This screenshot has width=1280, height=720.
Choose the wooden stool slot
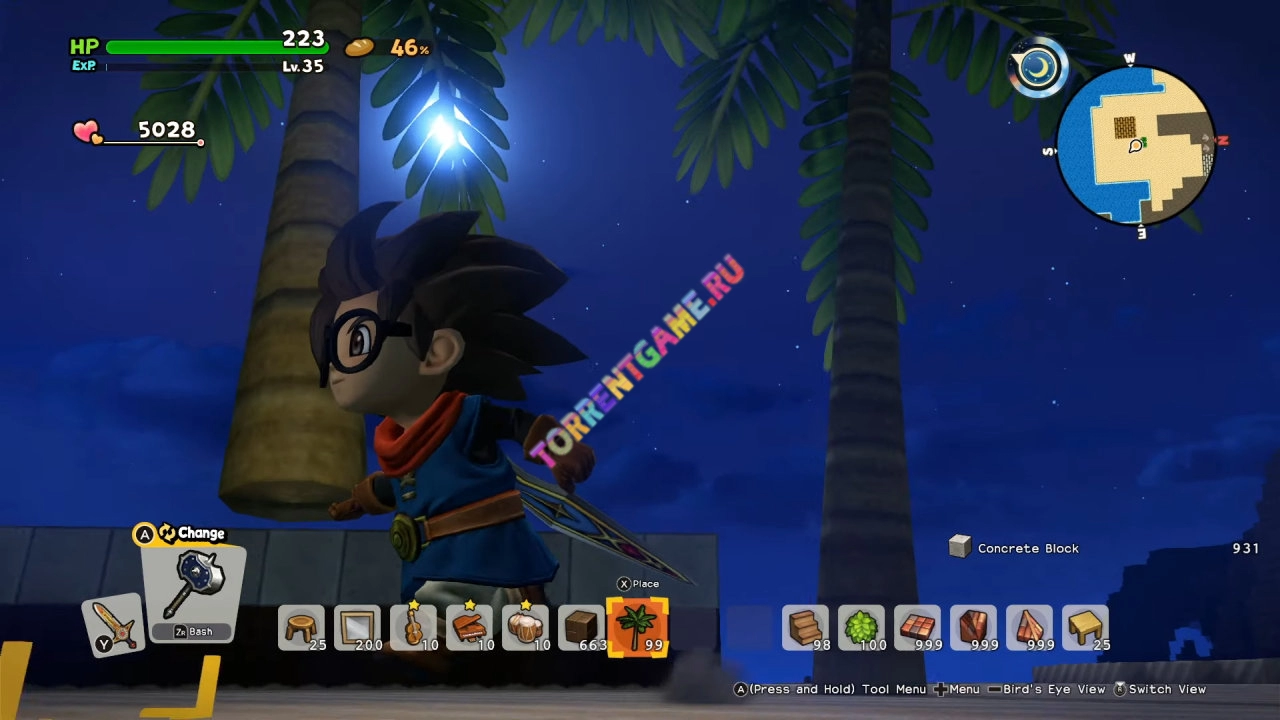(x=301, y=628)
